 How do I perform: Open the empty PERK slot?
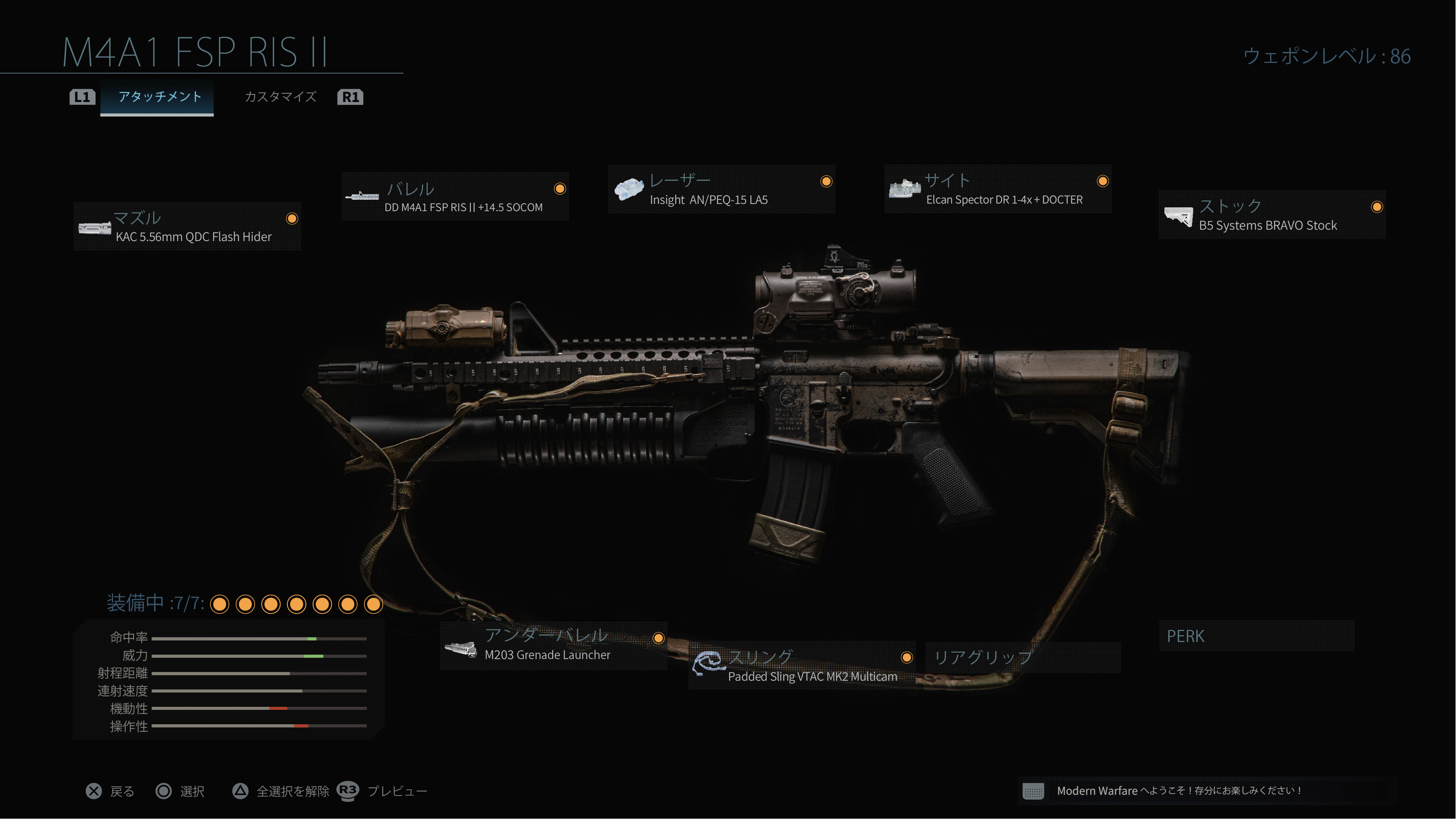tap(1256, 636)
